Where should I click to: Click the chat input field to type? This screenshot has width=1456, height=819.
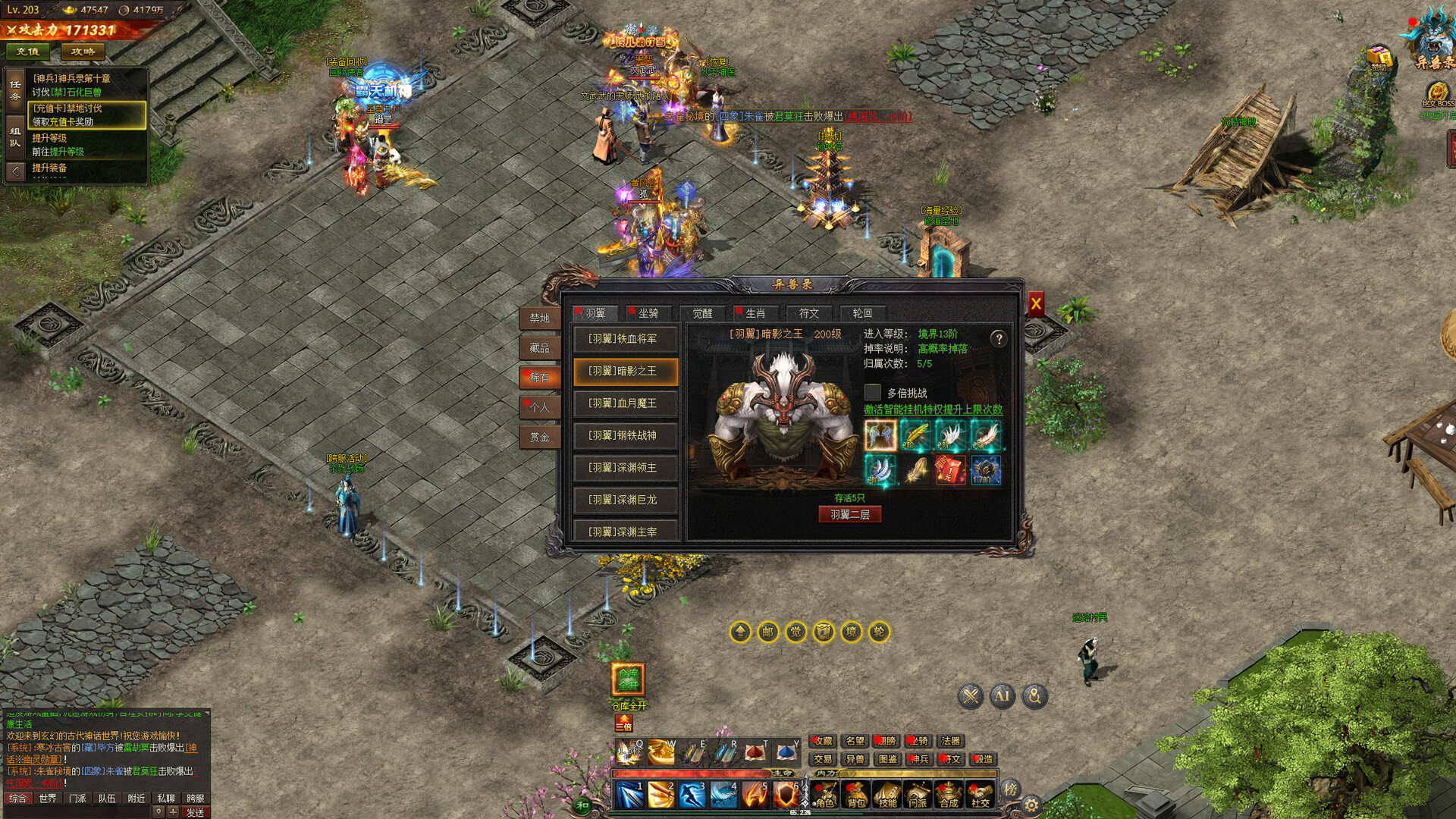76,811
